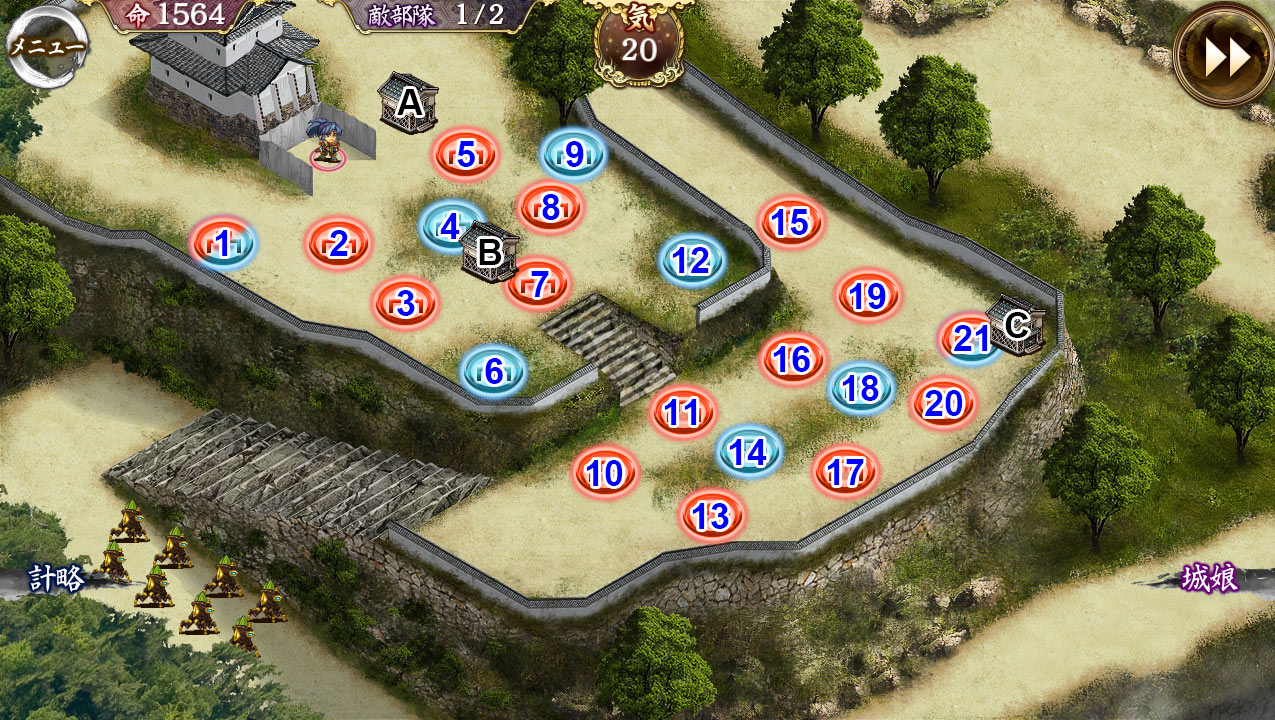Select red deployment slot 8
The height and width of the screenshot is (720, 1275).
coord(550,207)
